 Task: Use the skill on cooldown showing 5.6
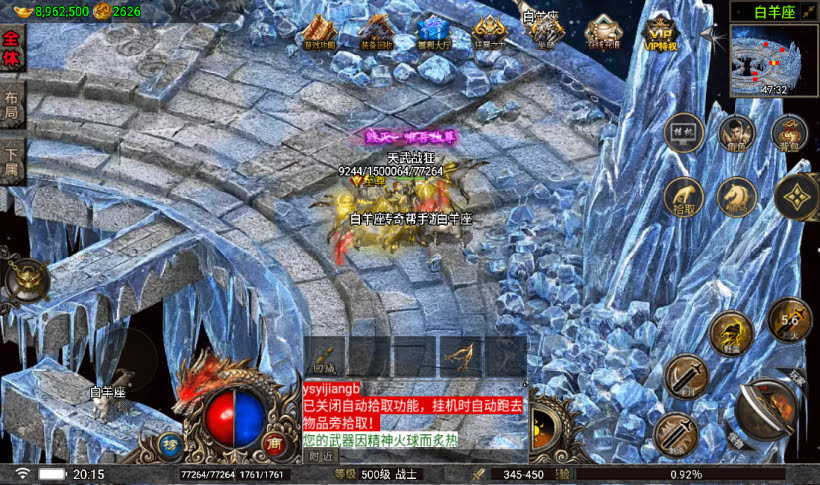point(789,319)
